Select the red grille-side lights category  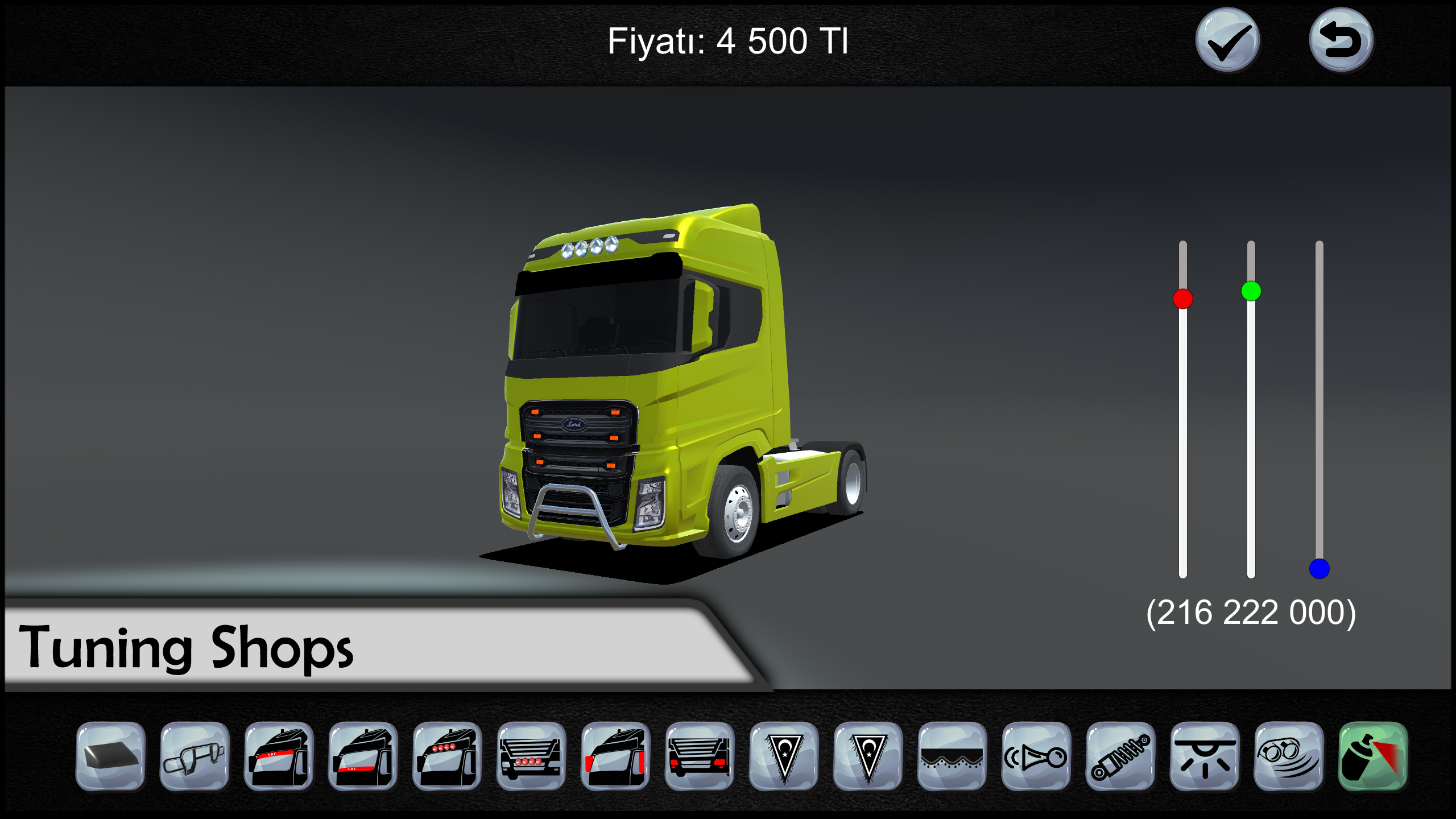[x=700, y=756]
